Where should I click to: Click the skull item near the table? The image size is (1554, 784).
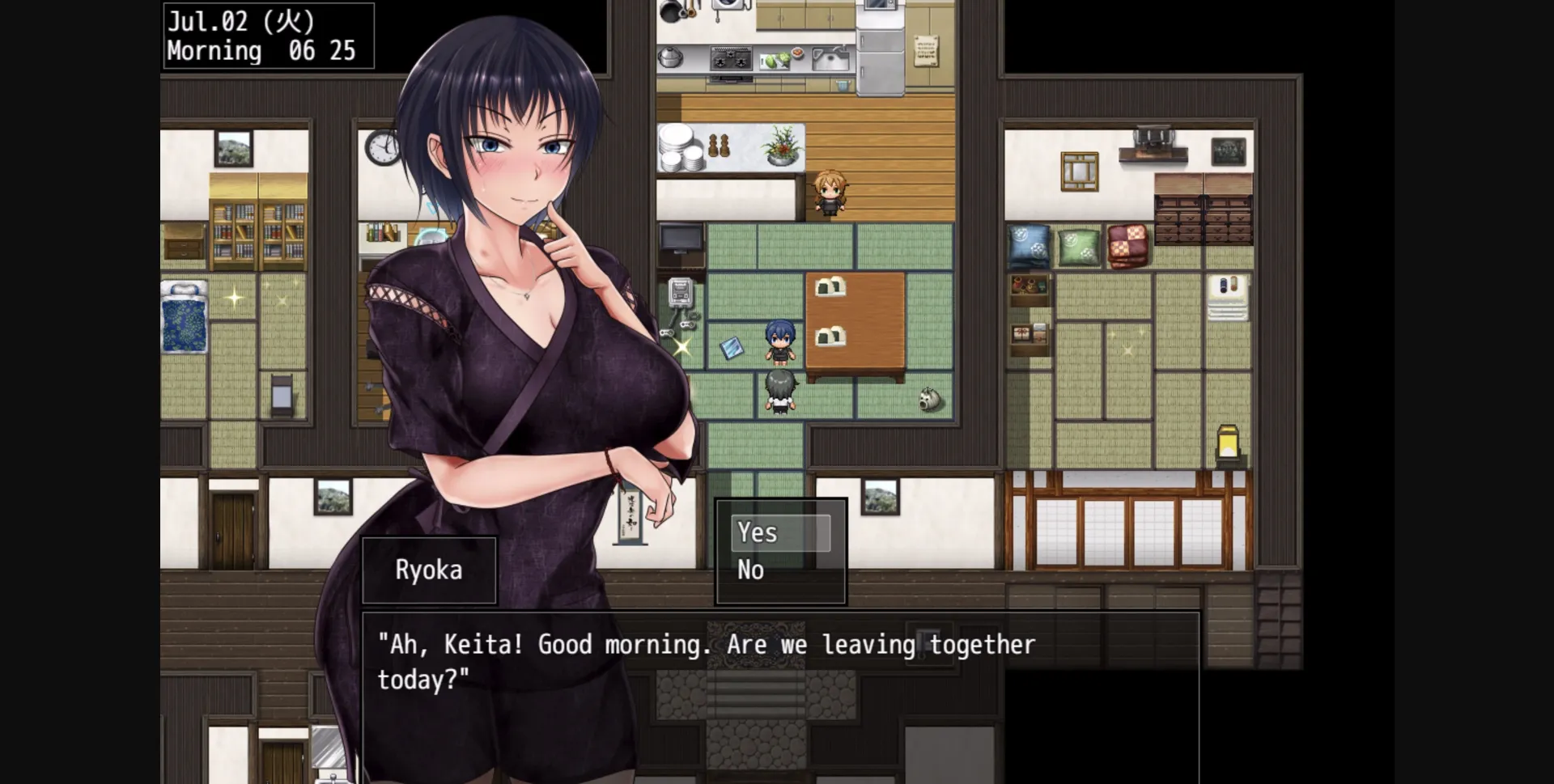[928, 398]
